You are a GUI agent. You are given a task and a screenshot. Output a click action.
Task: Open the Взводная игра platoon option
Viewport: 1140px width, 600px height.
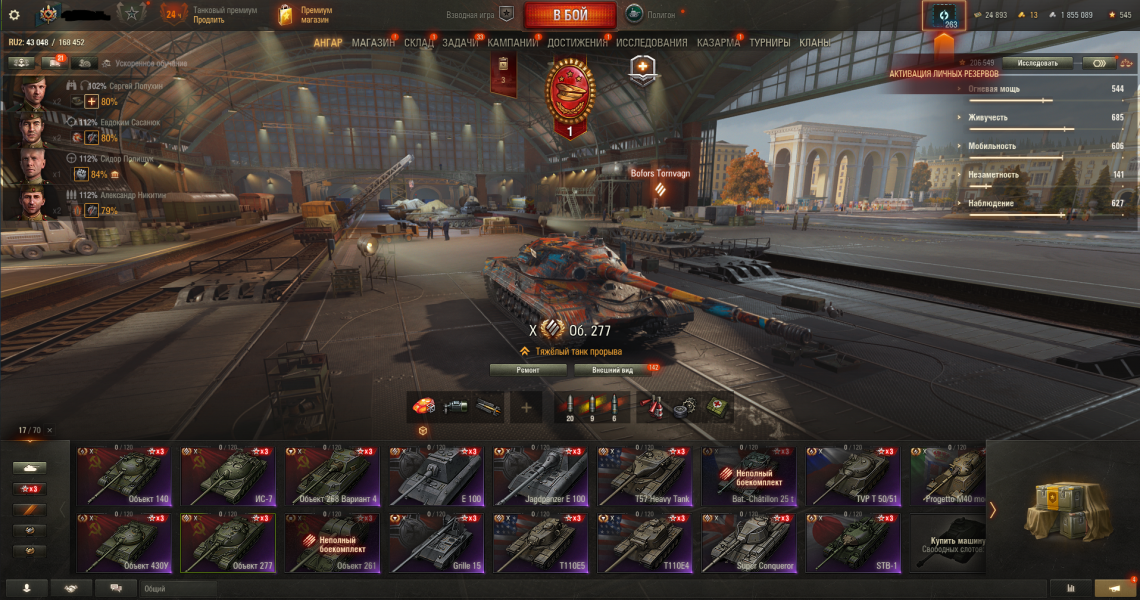coord(480,15)
